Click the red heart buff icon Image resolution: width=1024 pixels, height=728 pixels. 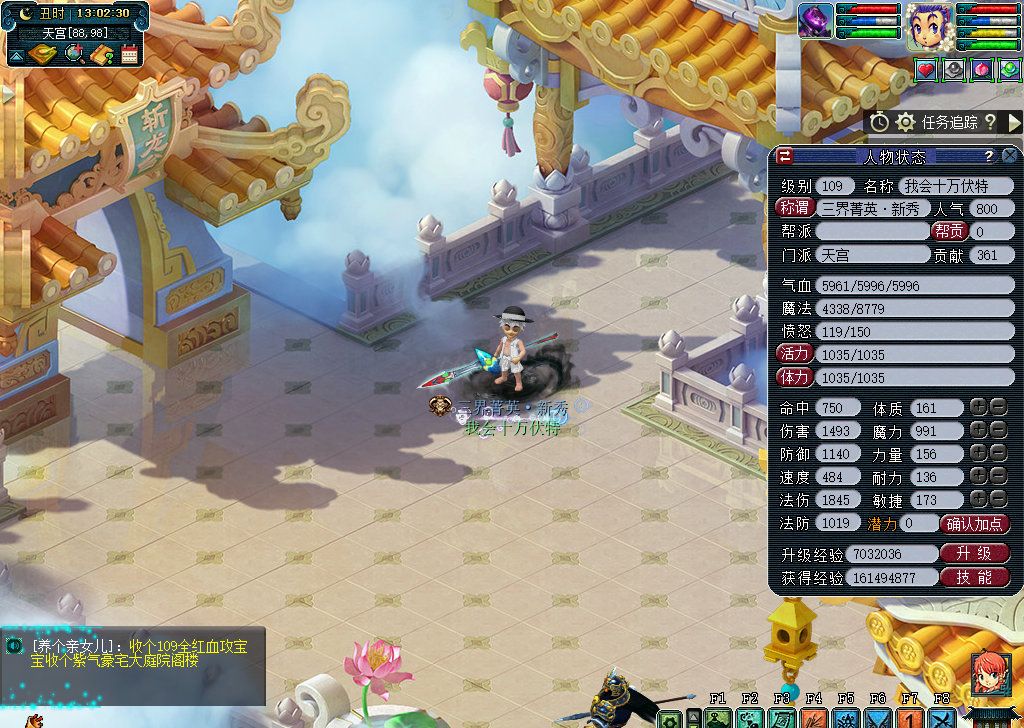pos(926,70)
